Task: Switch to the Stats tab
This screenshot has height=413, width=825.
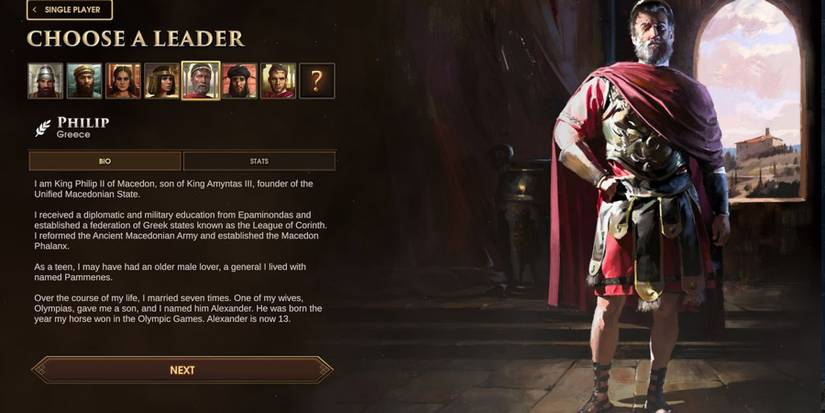Action: 259,161
